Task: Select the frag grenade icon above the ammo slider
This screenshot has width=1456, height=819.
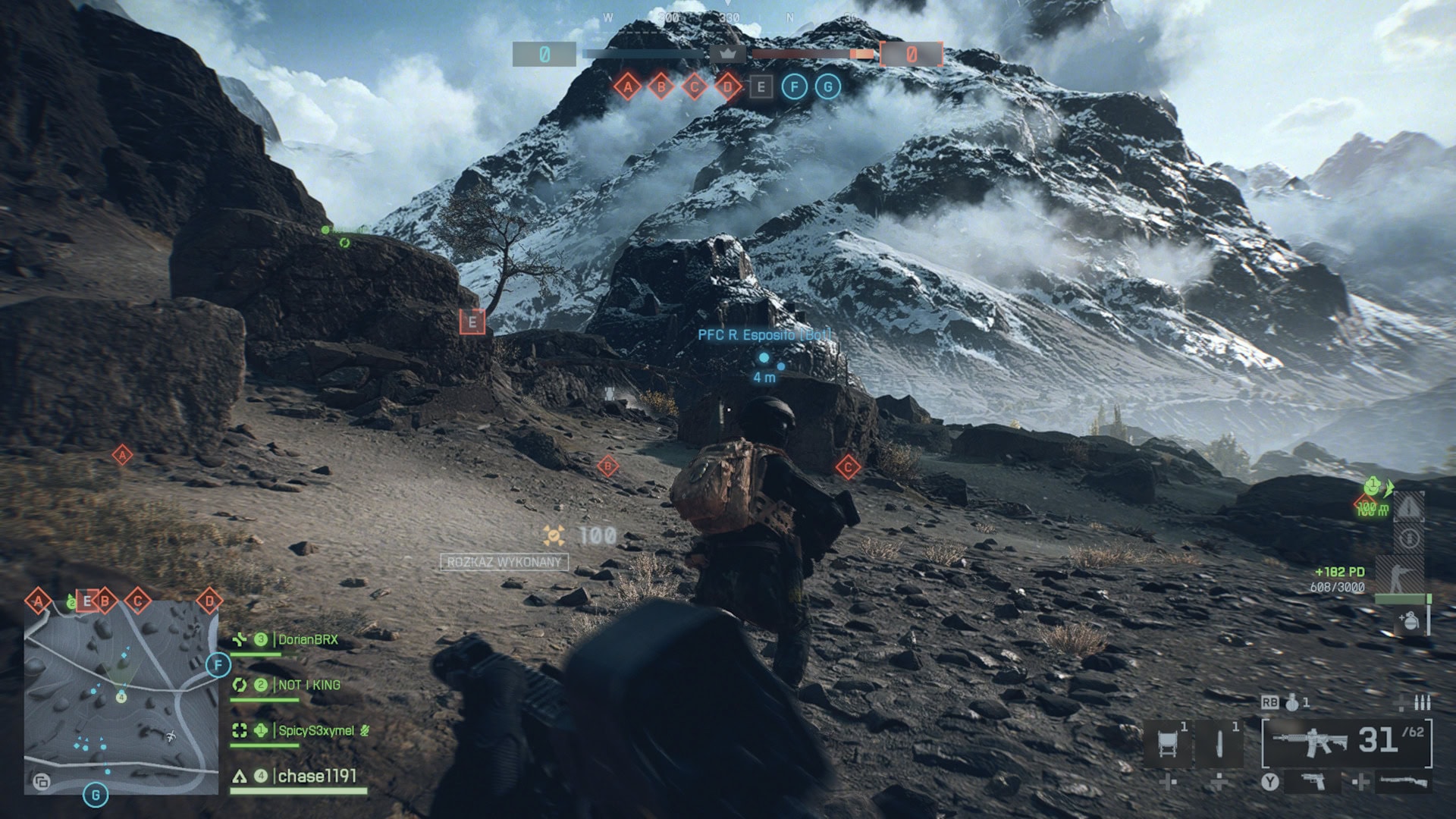Action: coord(1410,620)
